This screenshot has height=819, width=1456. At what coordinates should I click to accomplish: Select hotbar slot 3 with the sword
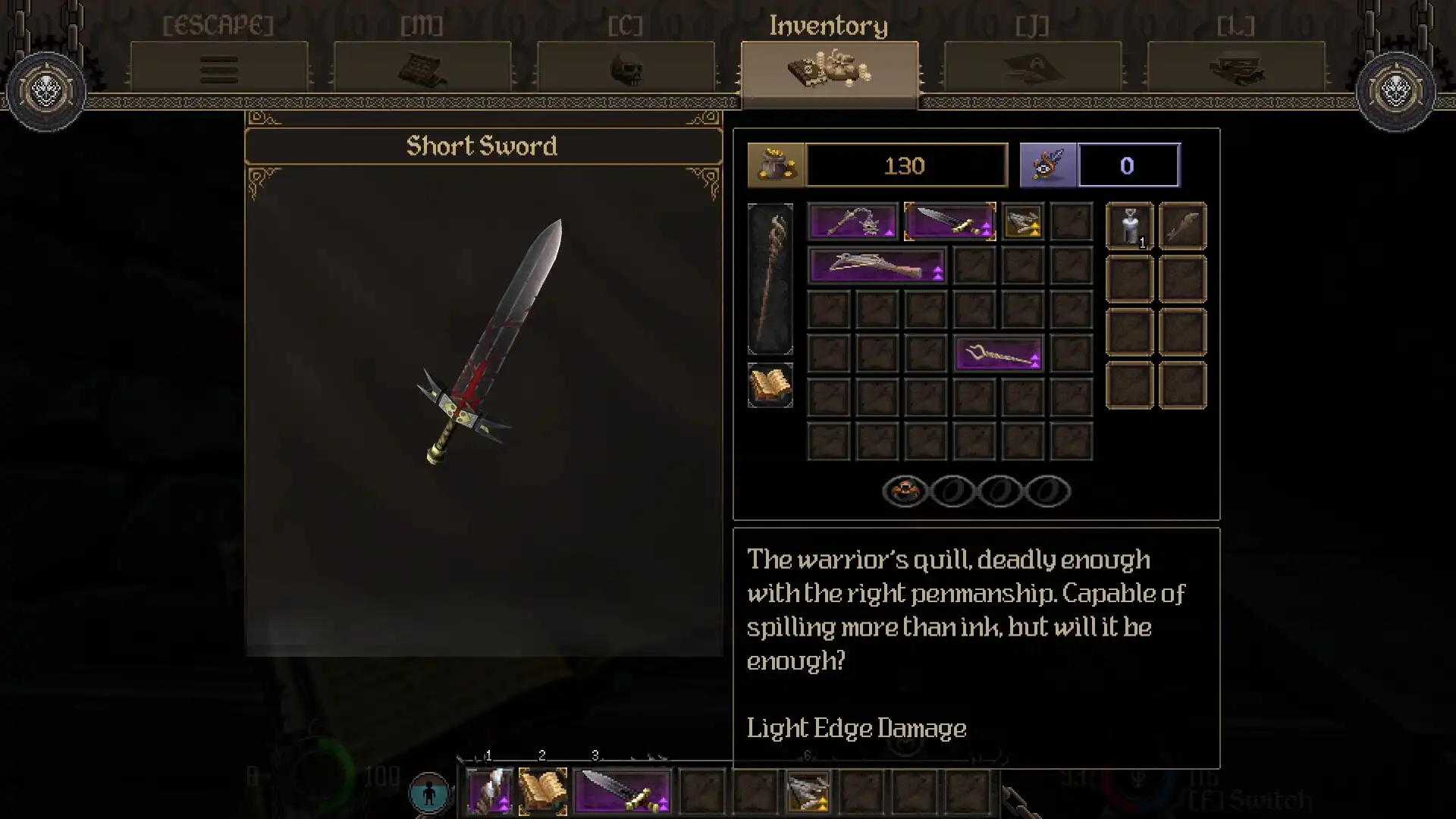[622, 792]
